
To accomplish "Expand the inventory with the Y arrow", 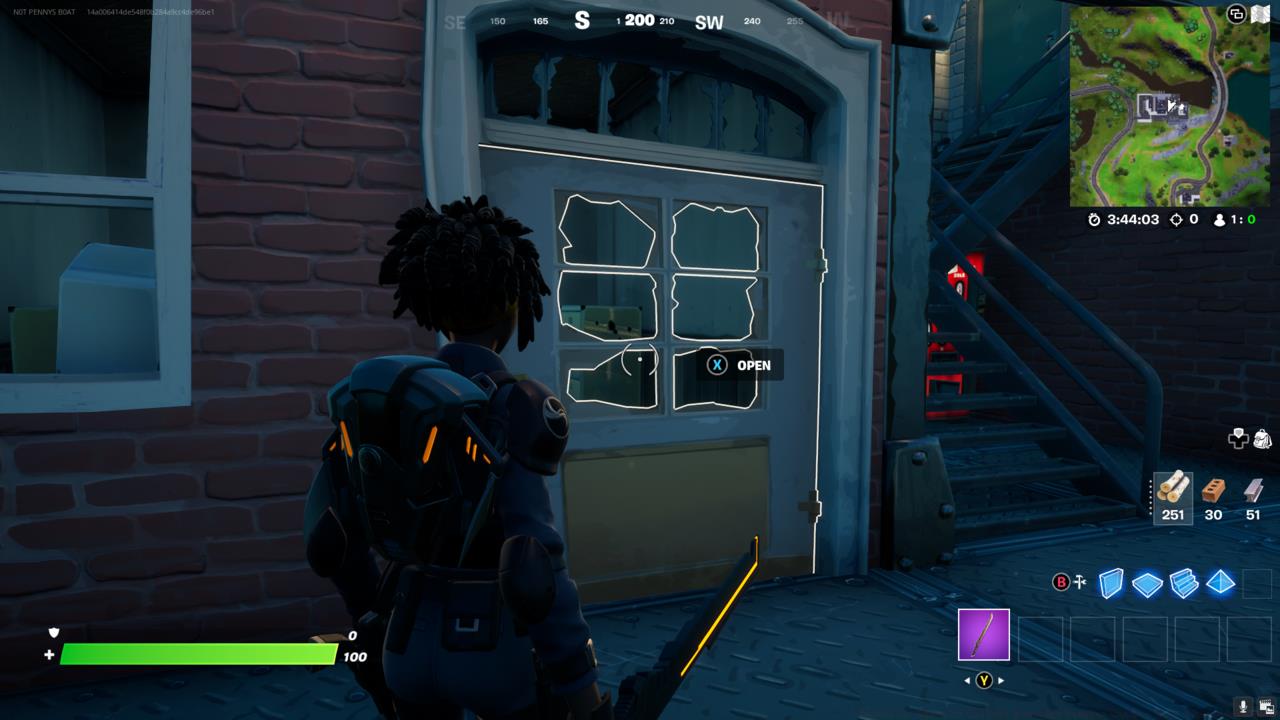I will click(x=983, y=679).
